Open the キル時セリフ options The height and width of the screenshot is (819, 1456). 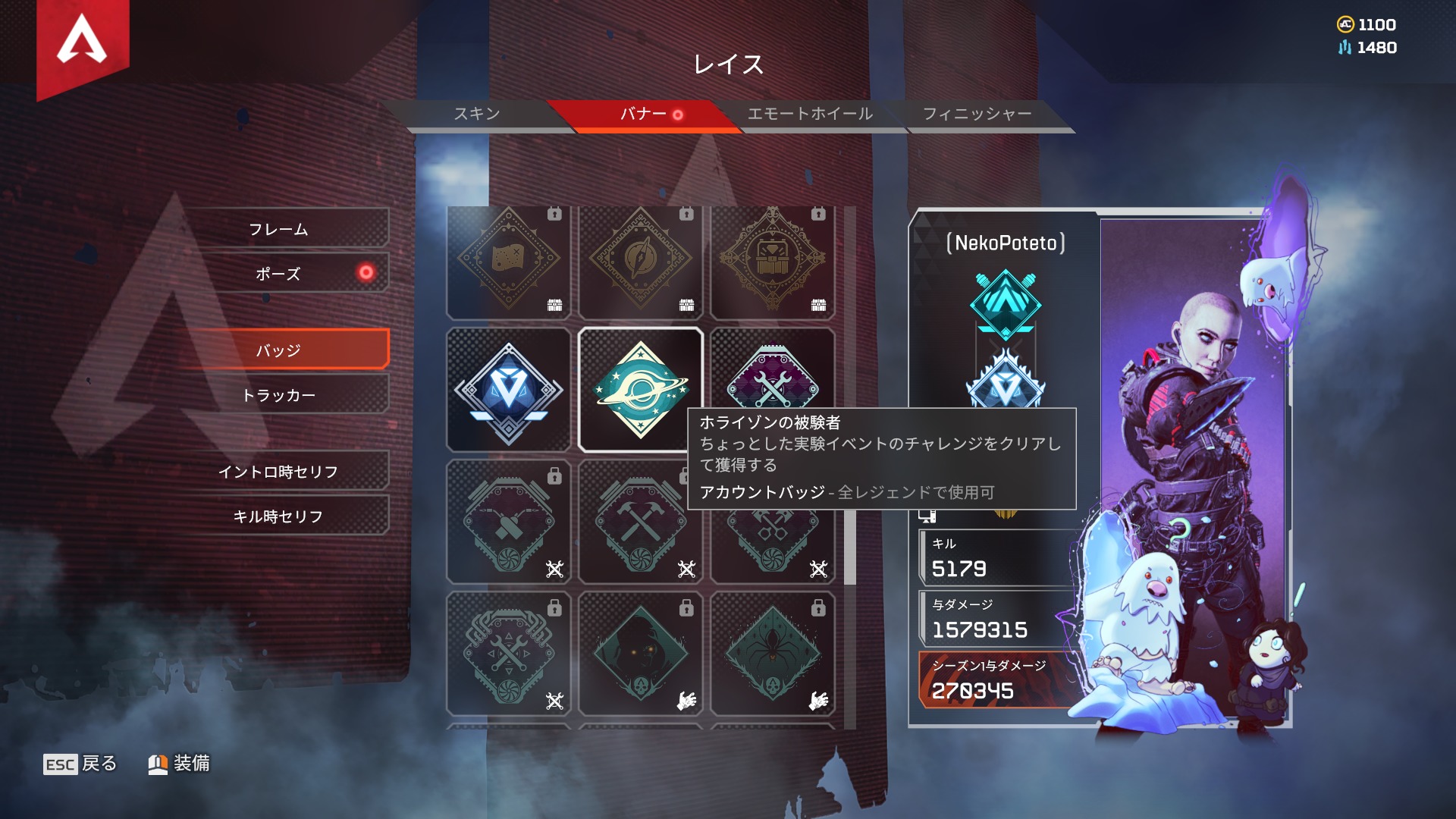278,516
